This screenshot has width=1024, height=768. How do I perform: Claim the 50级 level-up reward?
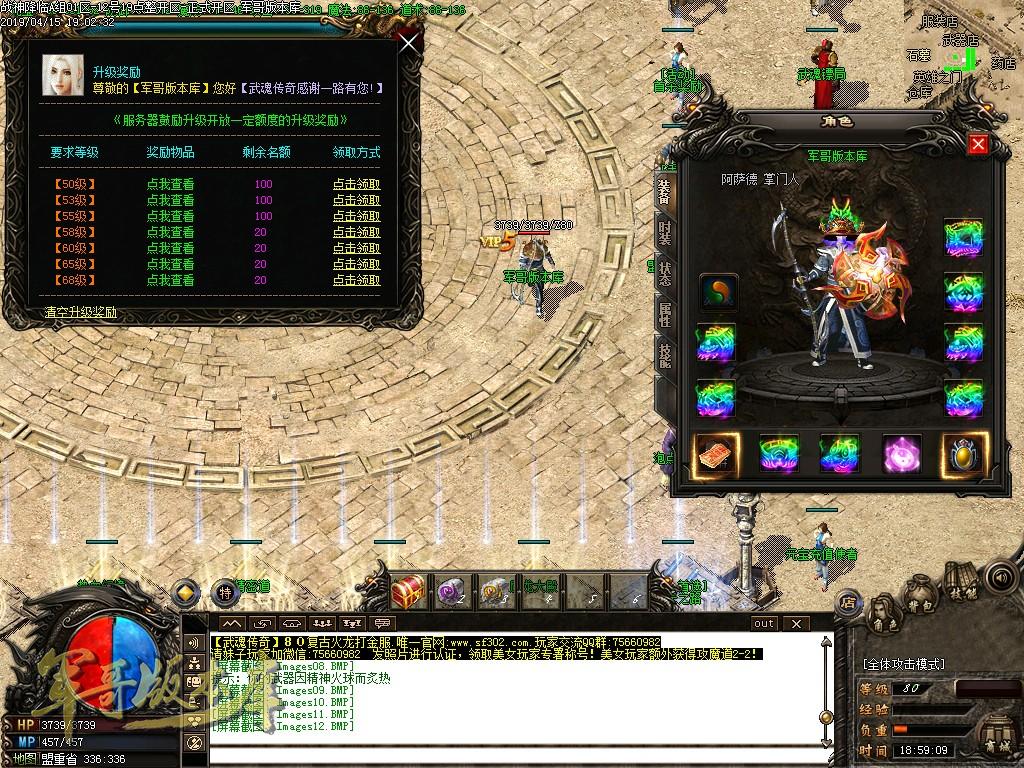coord(356,184)
